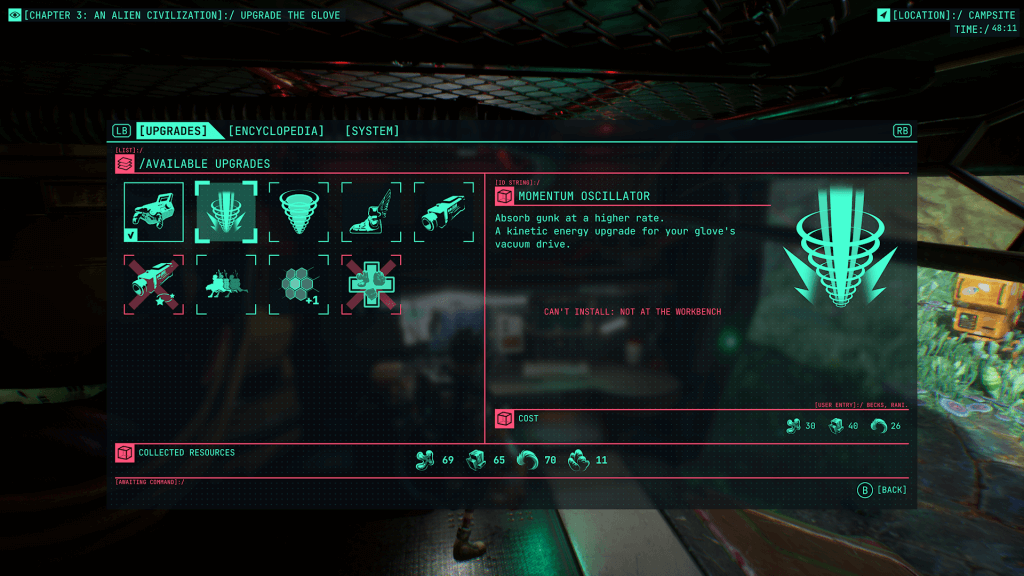This screenshot has height=576, width=1024.
Task: Select the crossed-out health cross upgrade
Action: [x=371, y=285]
